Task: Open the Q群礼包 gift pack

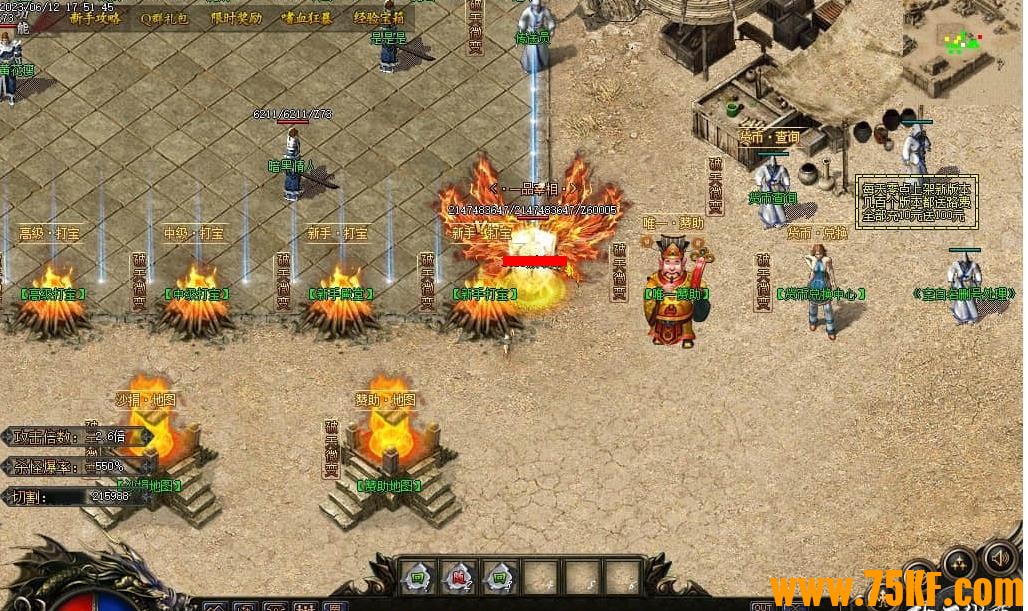Action: [164, 18]
